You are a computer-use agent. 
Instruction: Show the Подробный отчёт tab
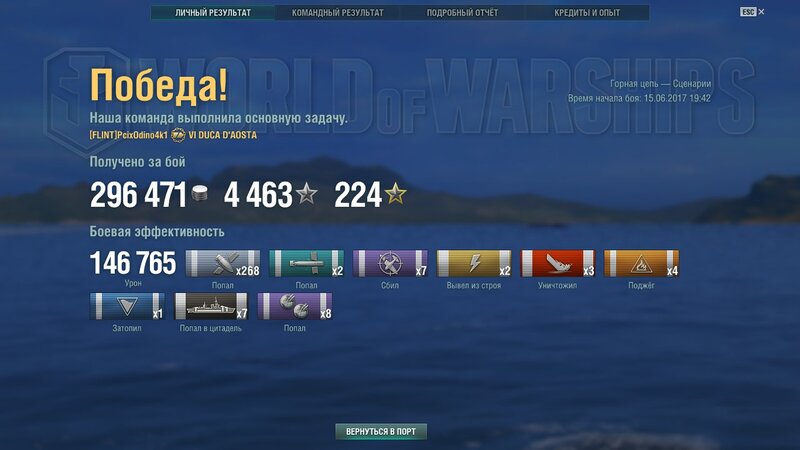462,13
